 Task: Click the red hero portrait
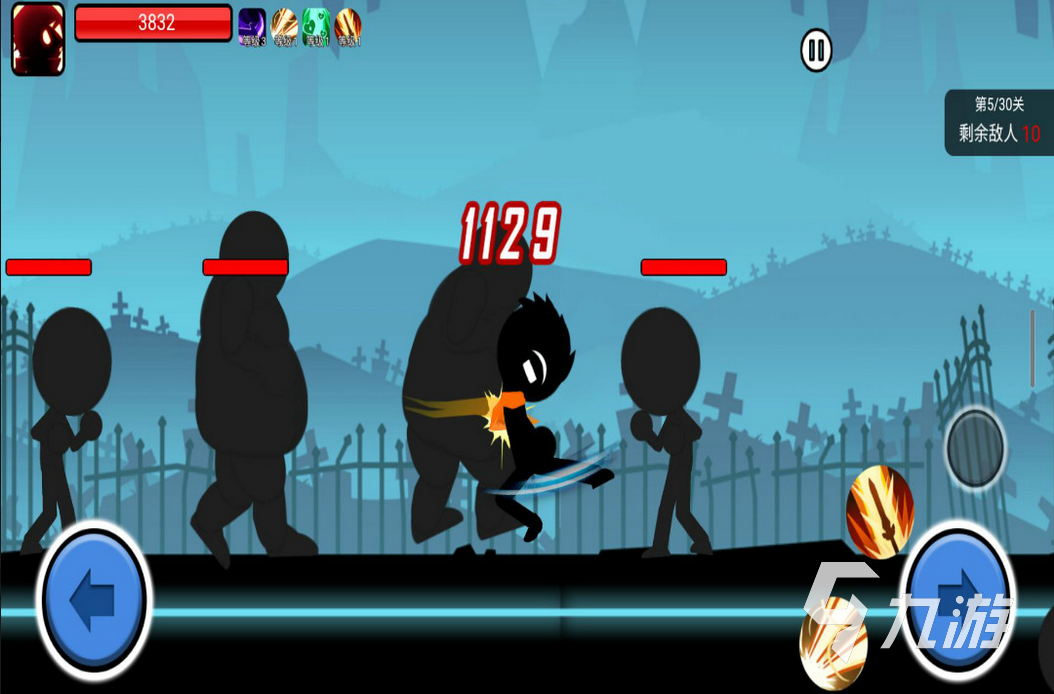(38, 39)
